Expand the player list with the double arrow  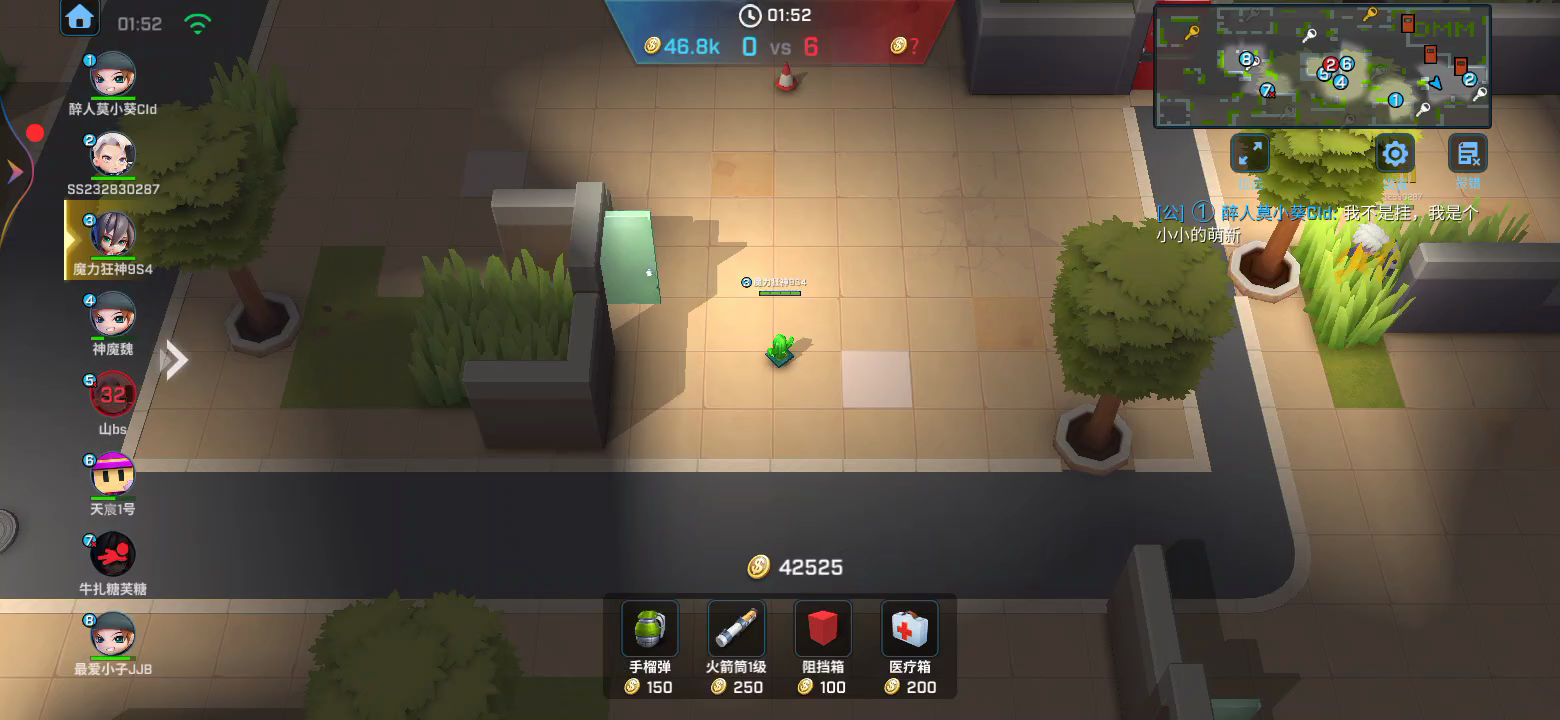[x=175, y=360]
